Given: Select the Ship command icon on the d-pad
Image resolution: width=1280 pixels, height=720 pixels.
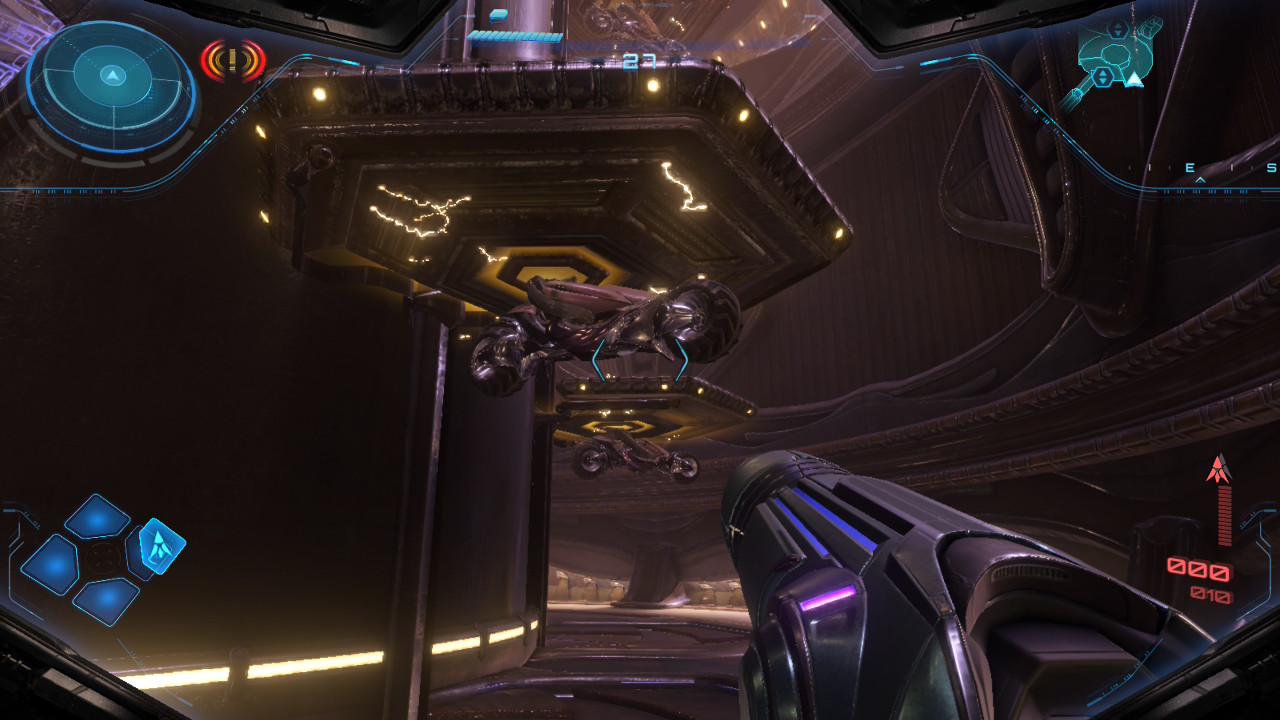Looking at the screenshot, I should (160, 548).
